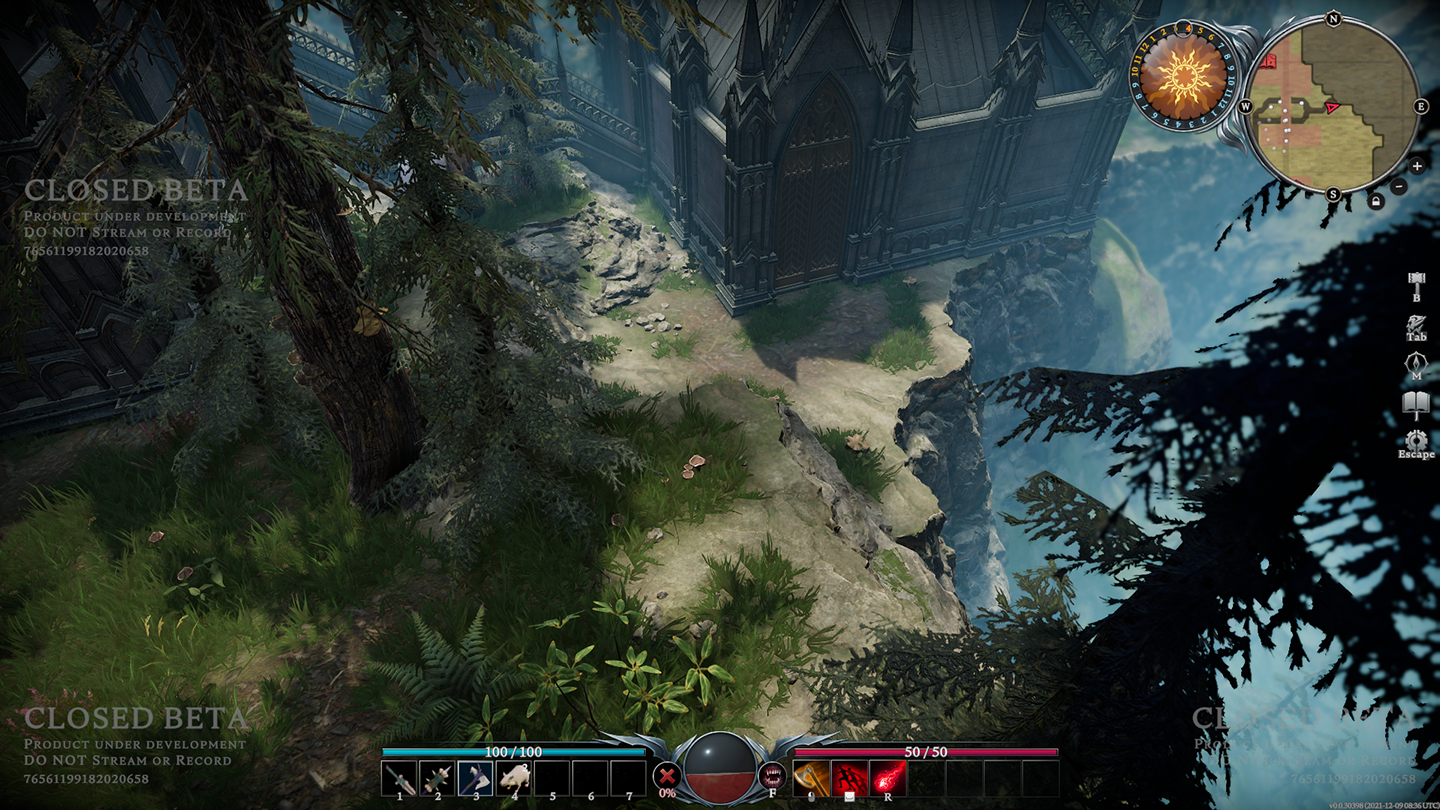Screen dimensions: 1440x810
Task: Cast the red blood projectile spell
Action: [887, 777]
